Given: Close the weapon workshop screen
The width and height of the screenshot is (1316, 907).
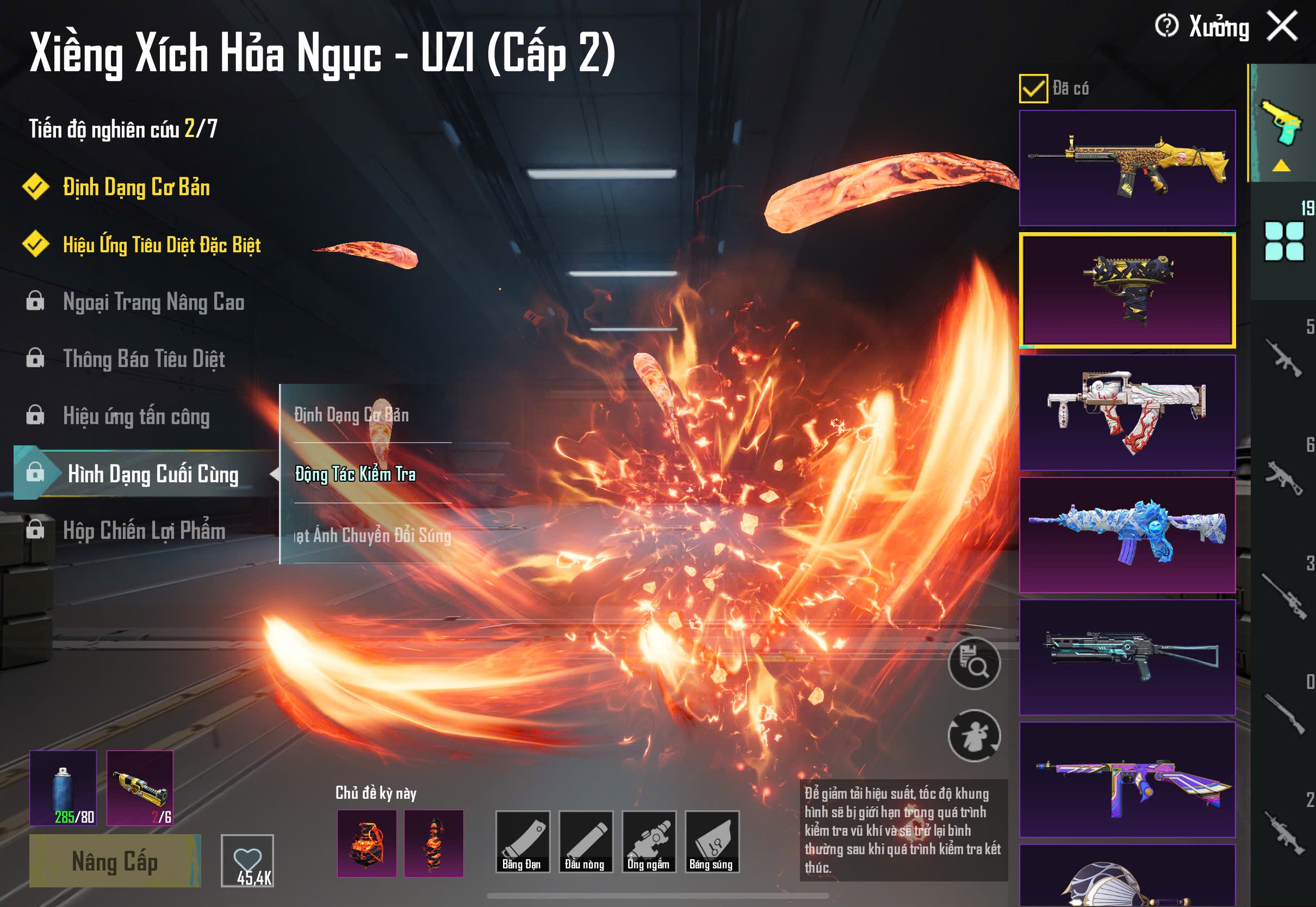Looking at the screenshot, I should point(1282,26).
